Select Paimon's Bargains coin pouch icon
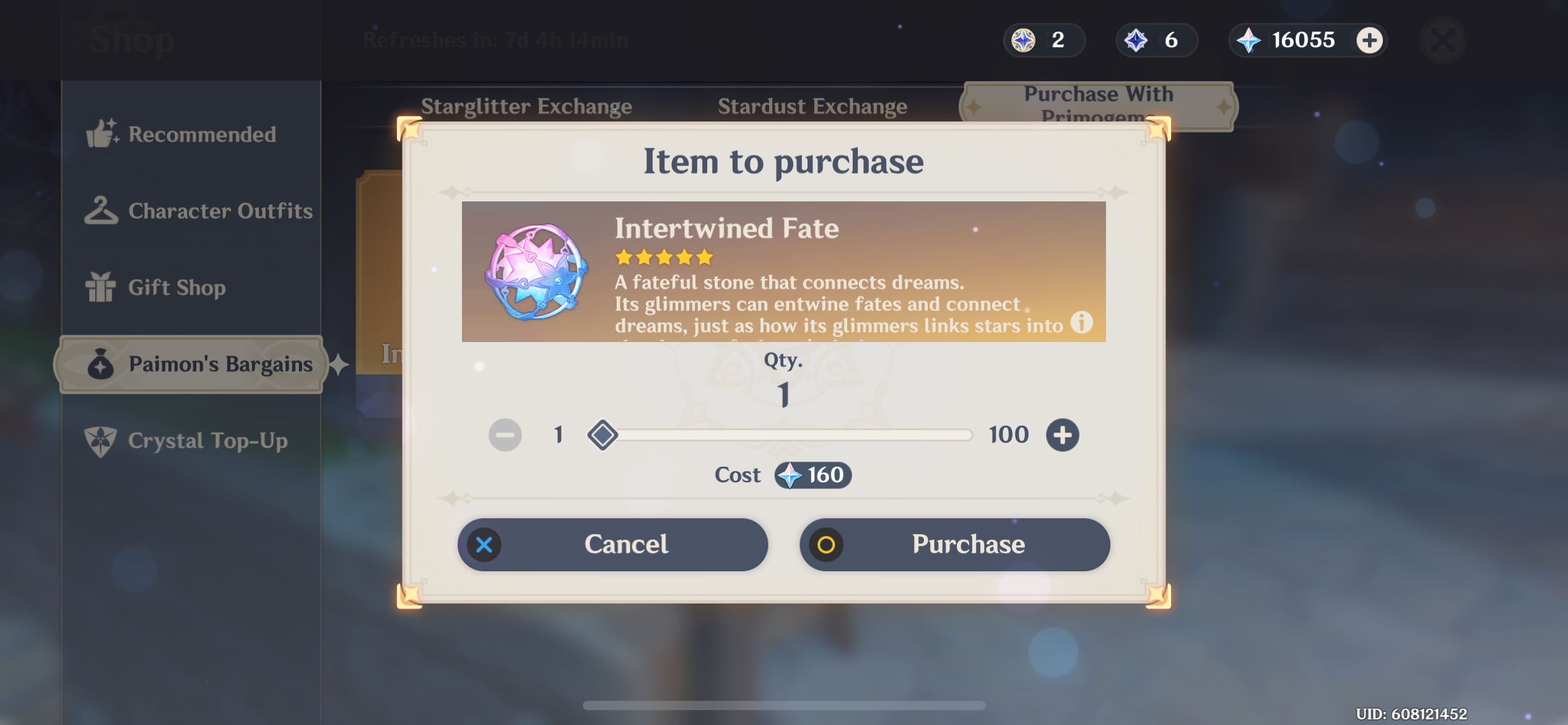This screenshot has width=1568, height=725. pyautogui.click(x=100, y=364)
